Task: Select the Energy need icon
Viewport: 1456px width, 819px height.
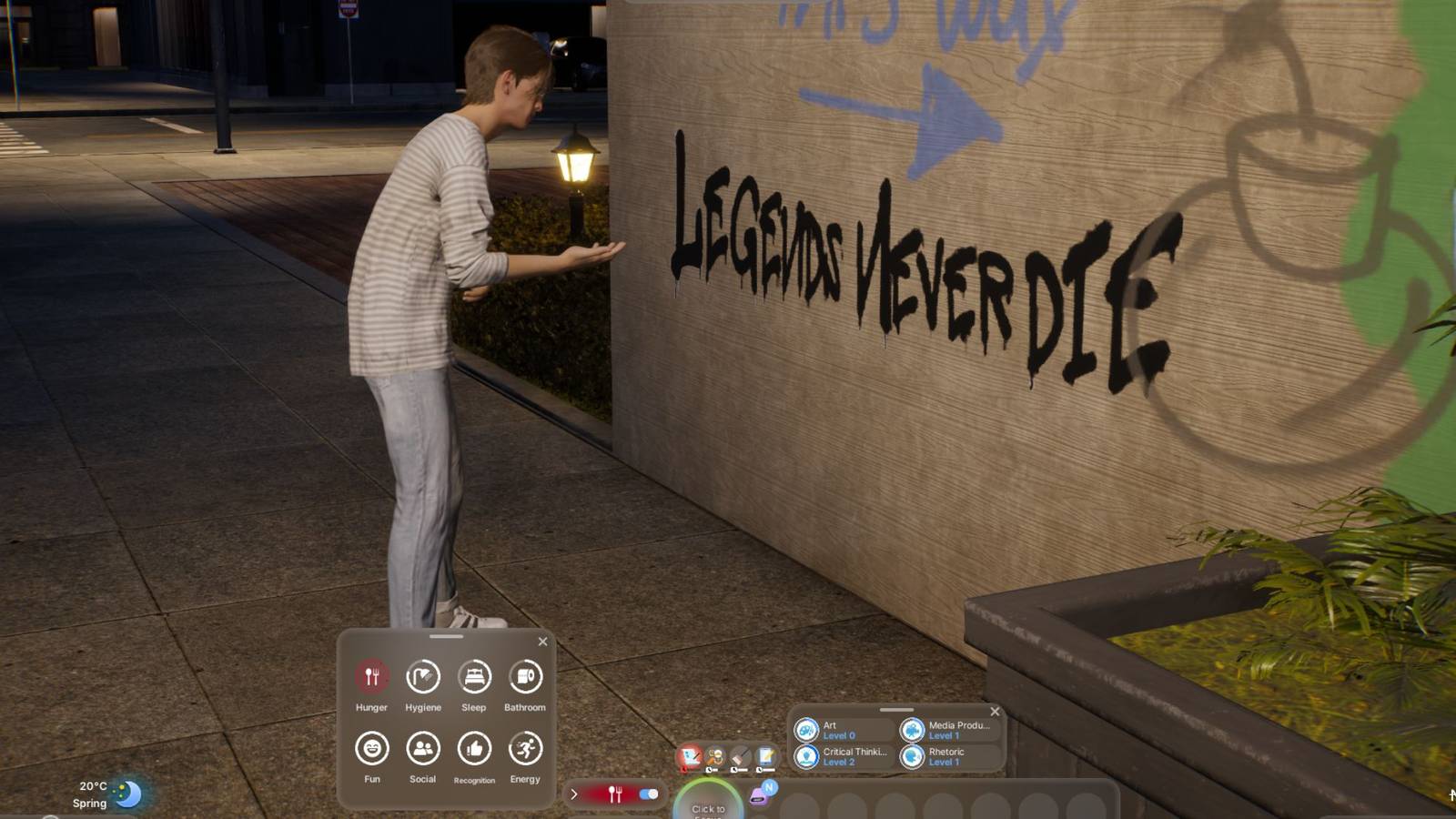Action: (x=527, y=748)
